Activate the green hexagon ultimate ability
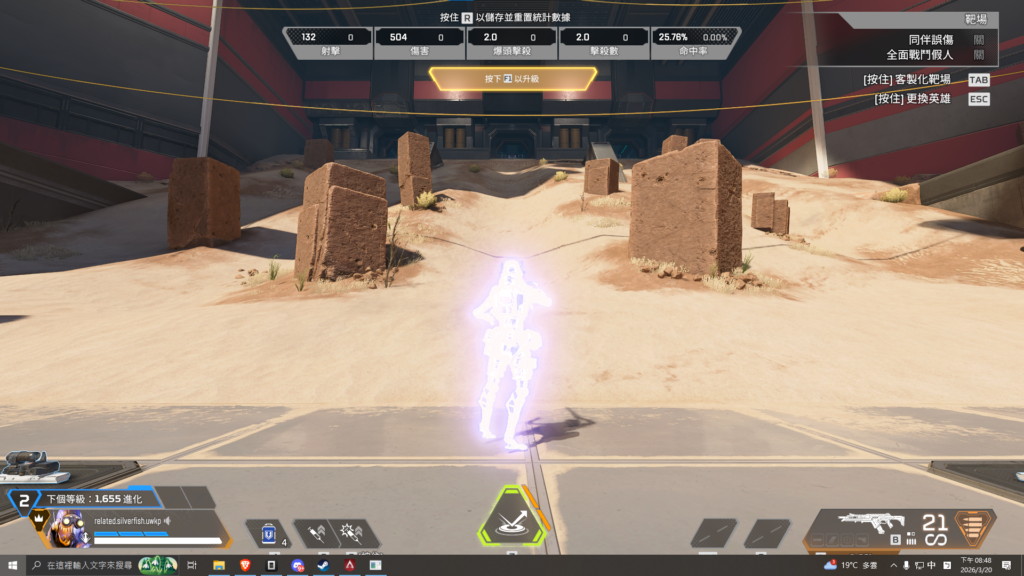Screen dimensions: 1024x576 pos(512,519)
